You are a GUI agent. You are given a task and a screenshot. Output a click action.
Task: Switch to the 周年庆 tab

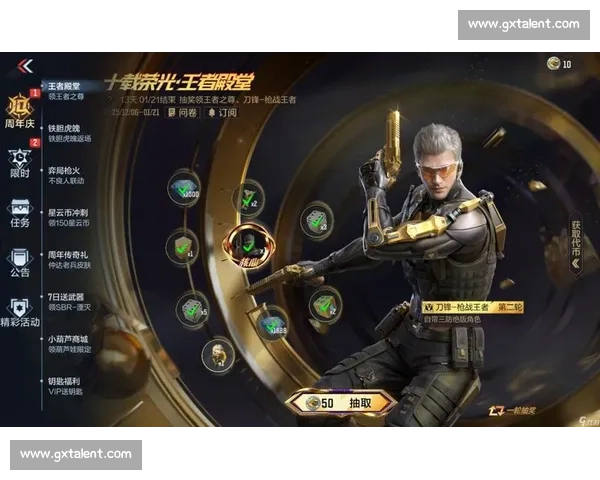tap(21, 111)
